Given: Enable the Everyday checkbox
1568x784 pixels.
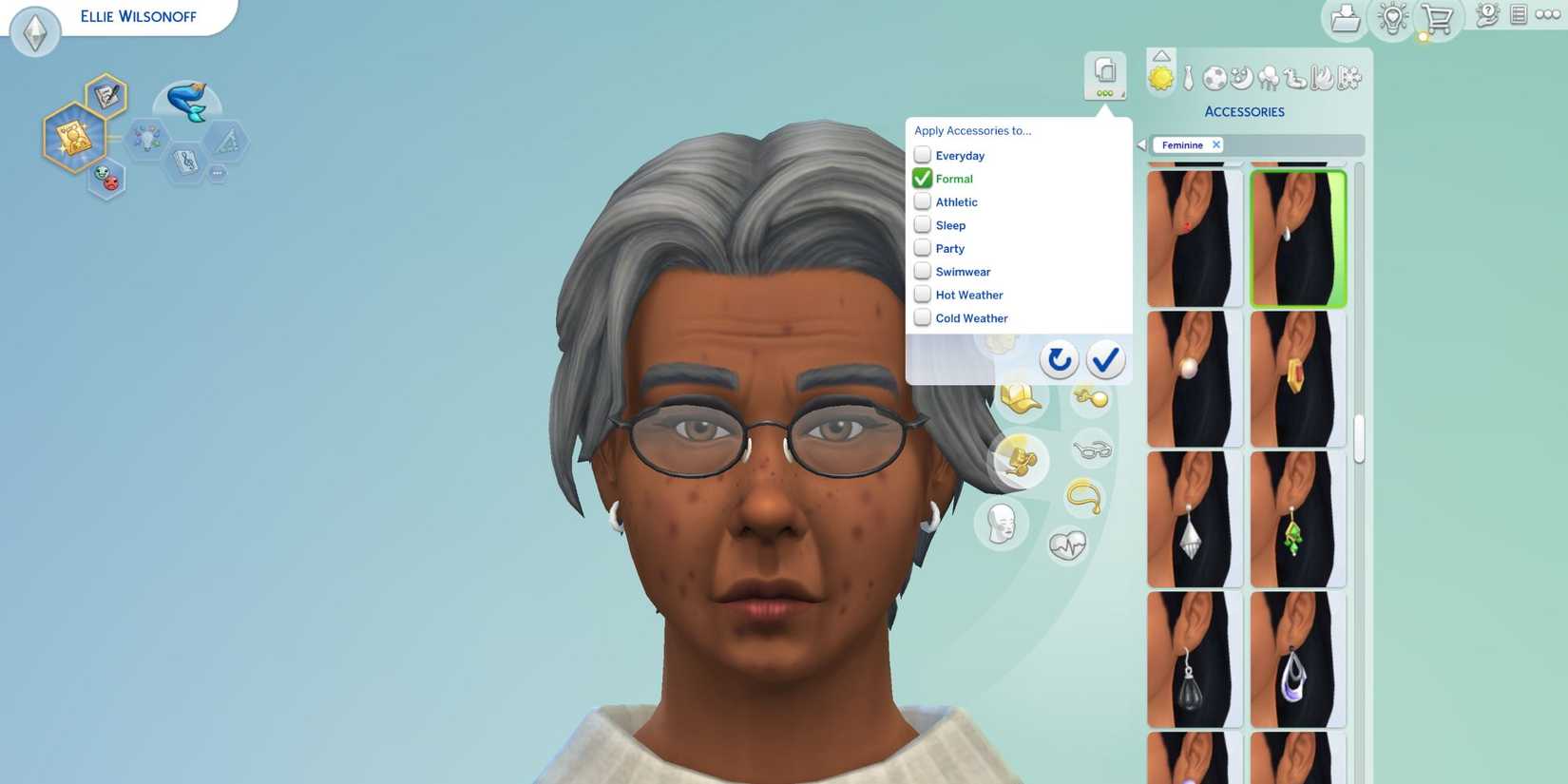Looking at the screenshot, I should coord(923,155).
